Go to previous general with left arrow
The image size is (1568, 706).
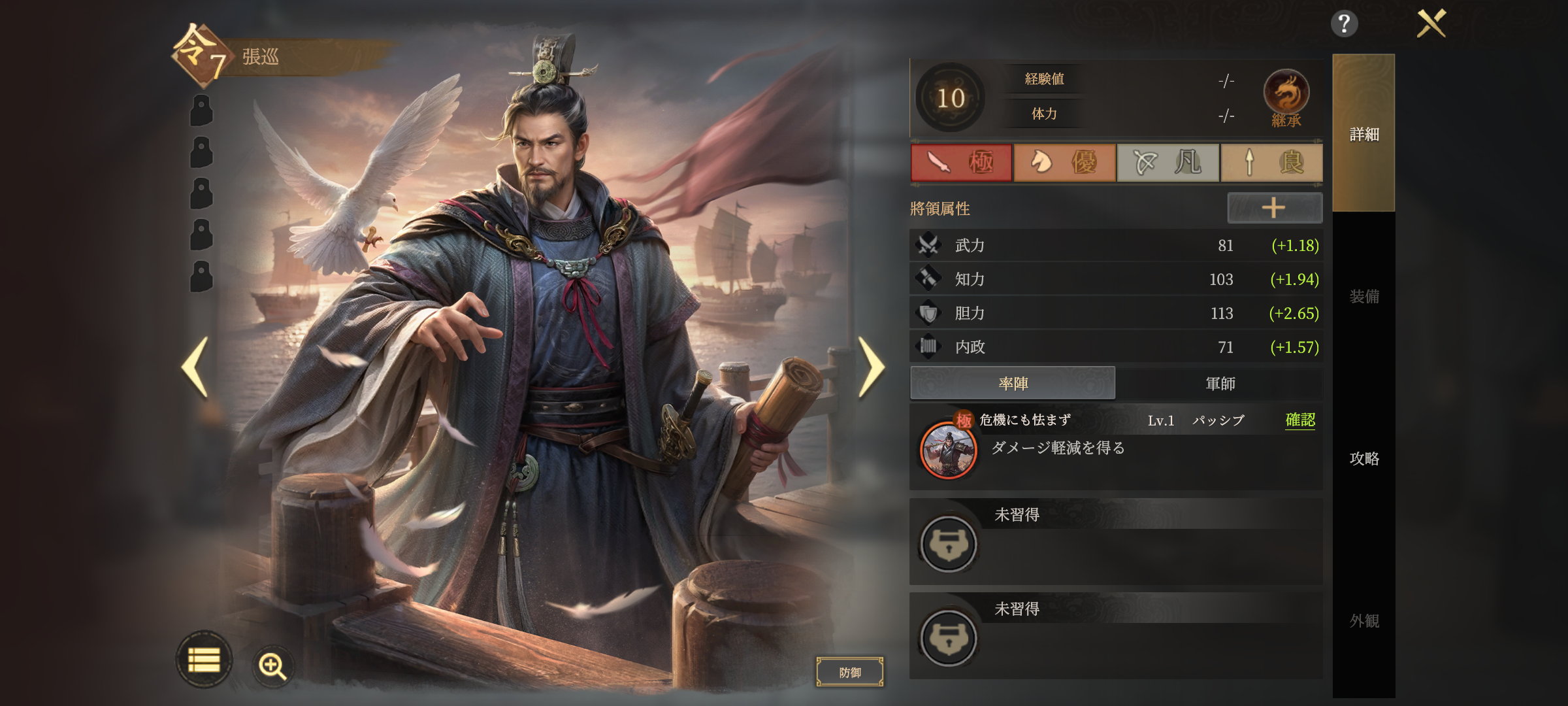pos(195,367)
